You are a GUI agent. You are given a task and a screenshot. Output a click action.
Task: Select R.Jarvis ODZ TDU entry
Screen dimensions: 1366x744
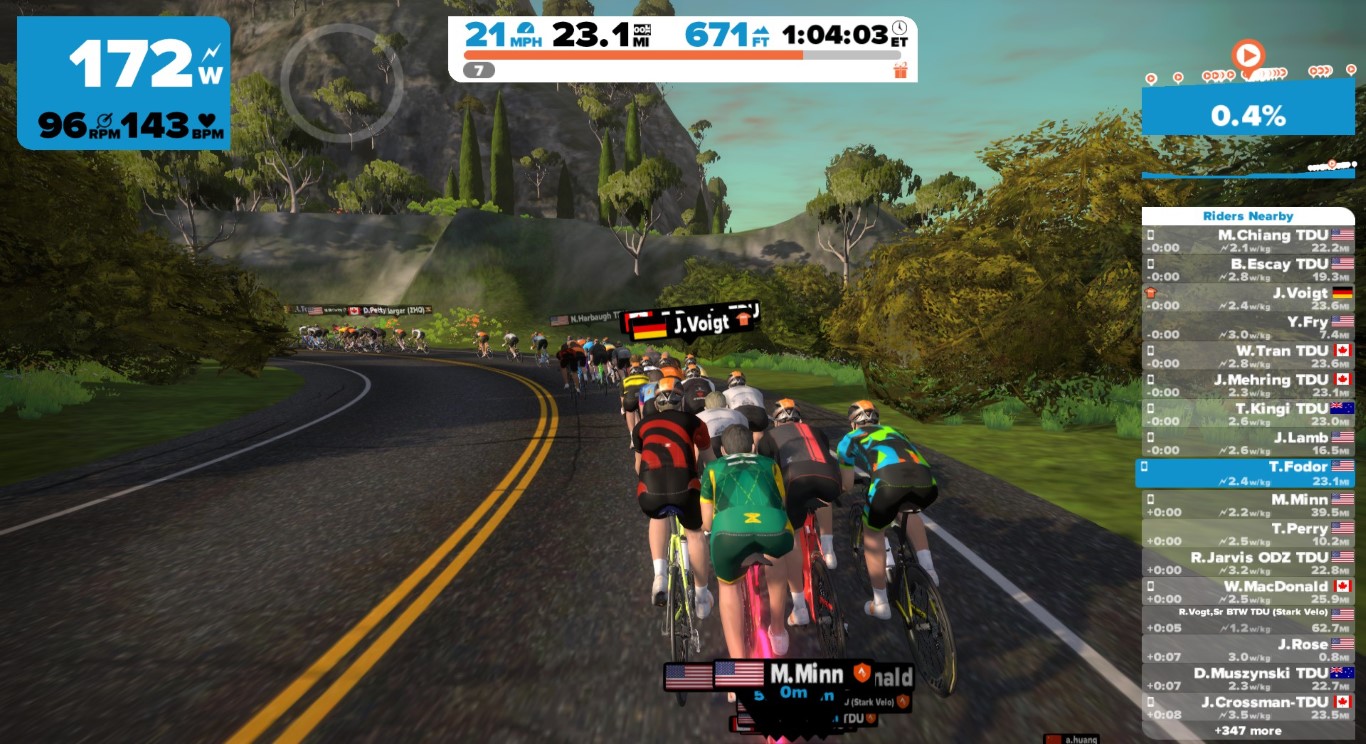pos(1248,563)
